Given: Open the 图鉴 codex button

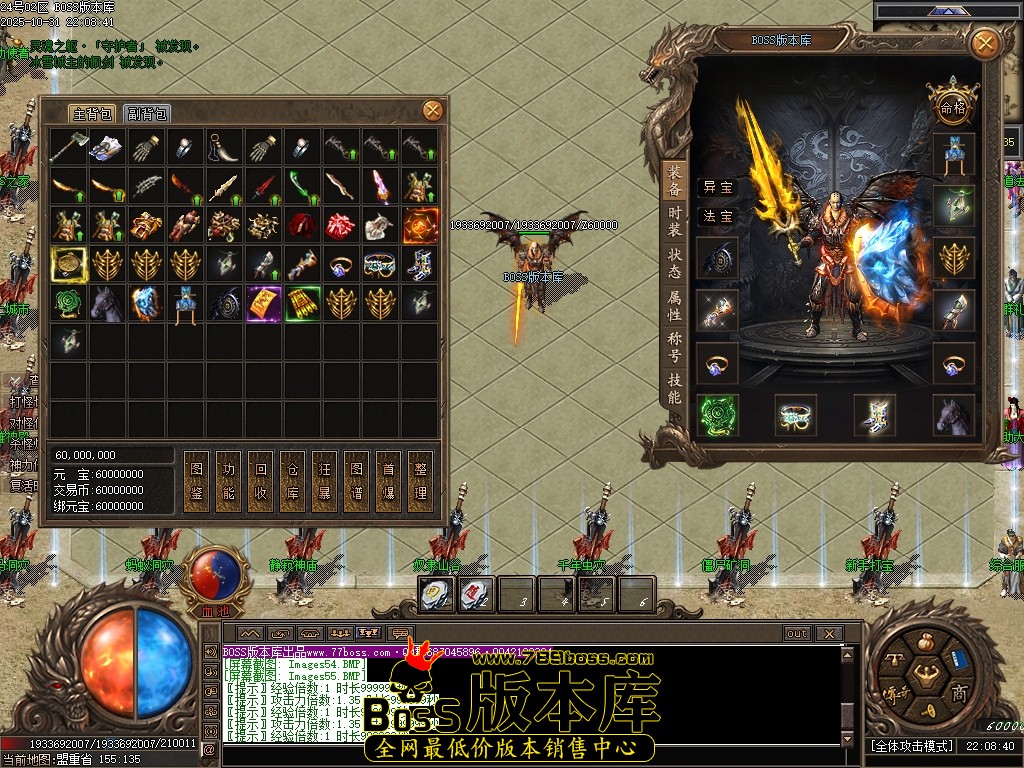Looking at the screenshot, I should click(x=197, y=481).
